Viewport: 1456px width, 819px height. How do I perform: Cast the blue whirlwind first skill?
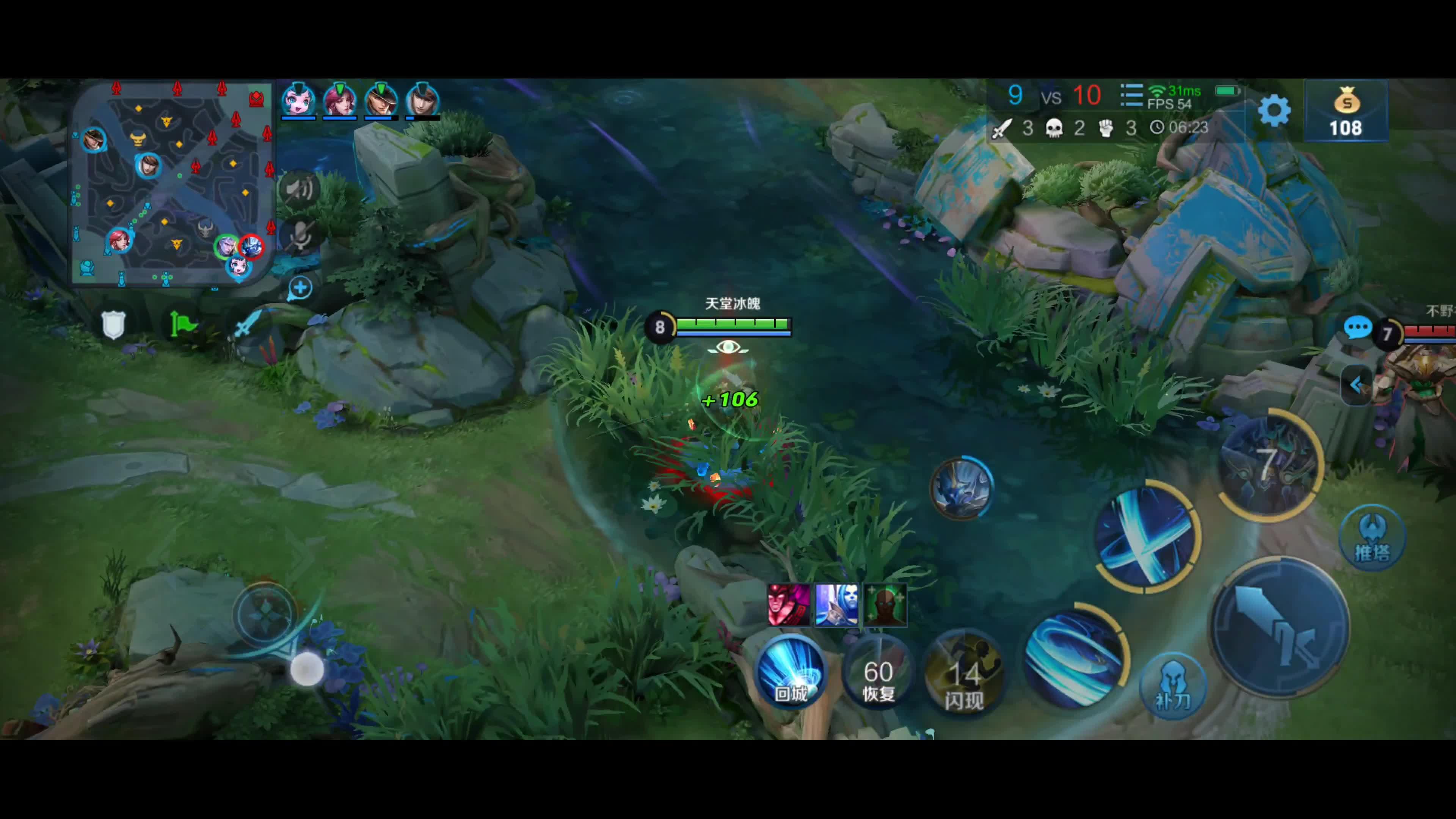tap(1075, 657)
